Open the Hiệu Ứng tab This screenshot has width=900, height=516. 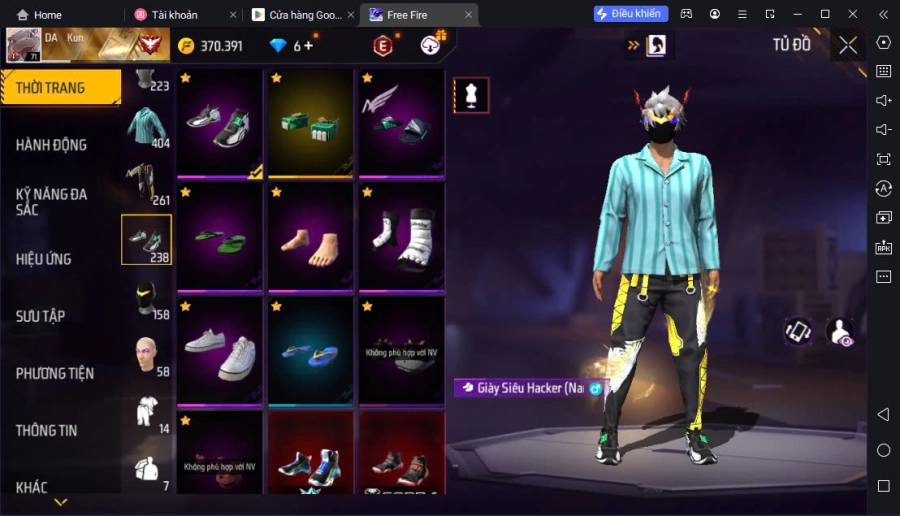(x=44, y=259)
